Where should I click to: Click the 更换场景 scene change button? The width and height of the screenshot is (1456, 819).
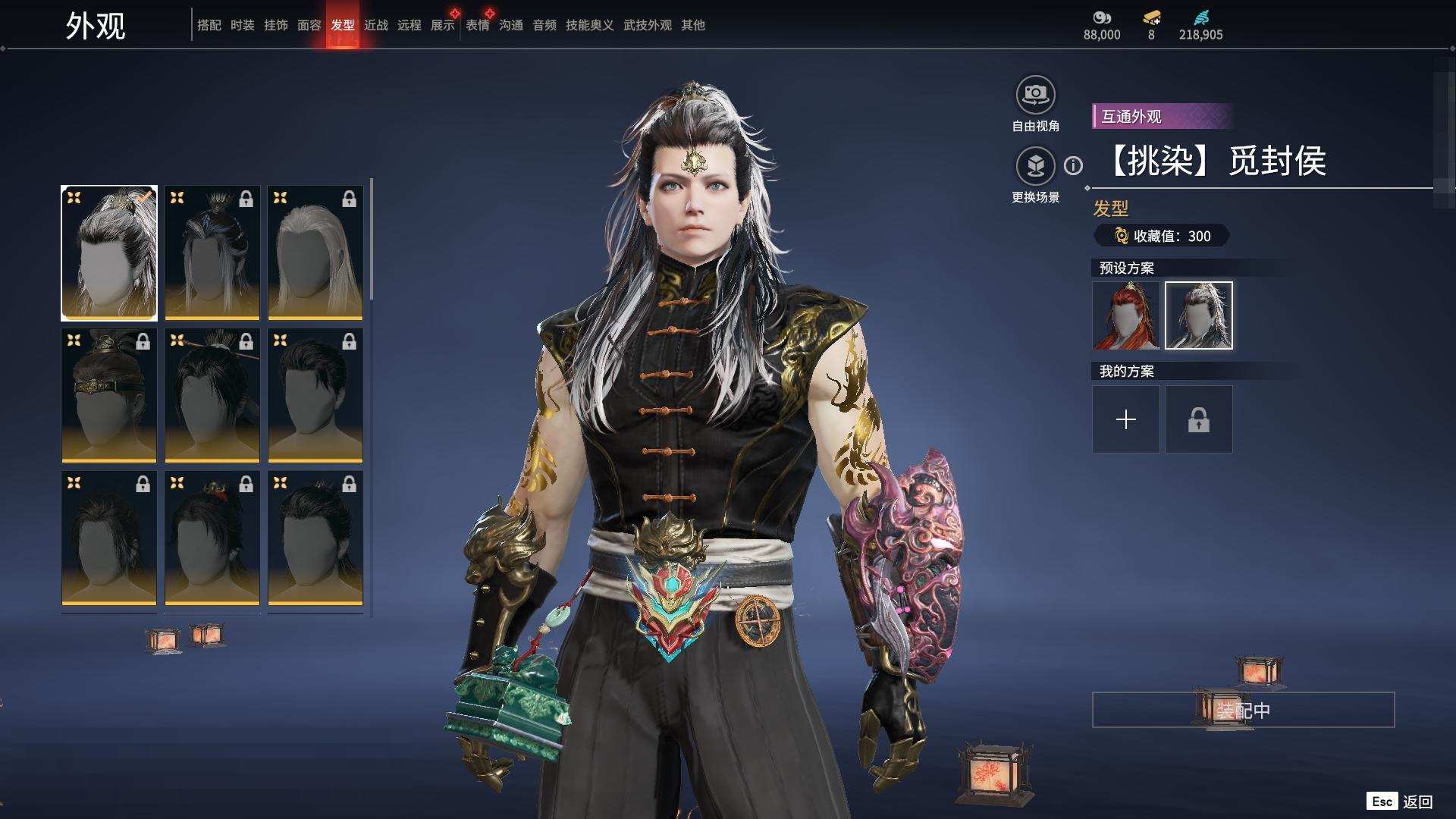pos(1035,166)
